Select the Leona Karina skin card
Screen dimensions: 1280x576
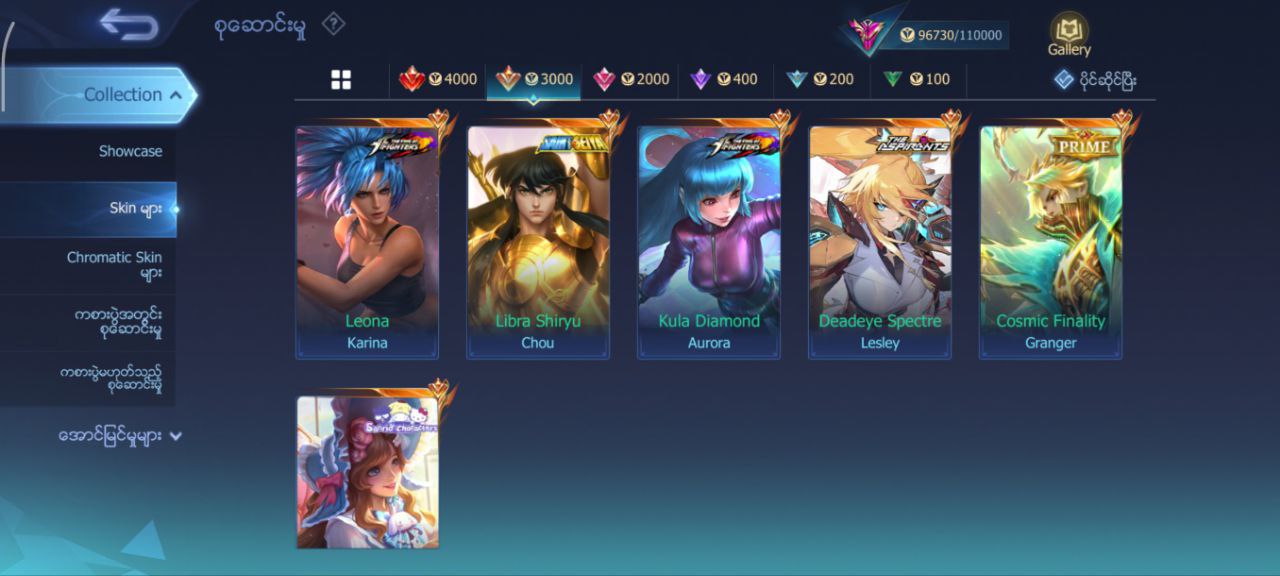point(367,242)
